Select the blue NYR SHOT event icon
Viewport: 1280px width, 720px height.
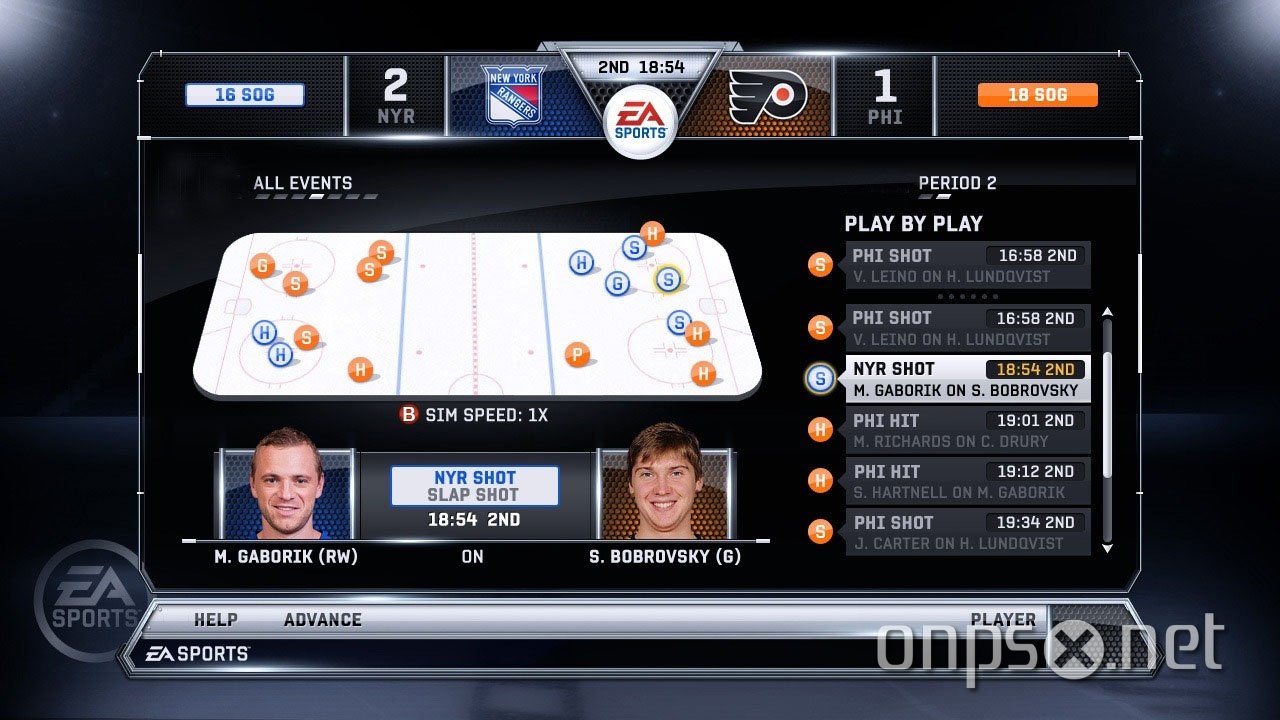coord(820,378)
